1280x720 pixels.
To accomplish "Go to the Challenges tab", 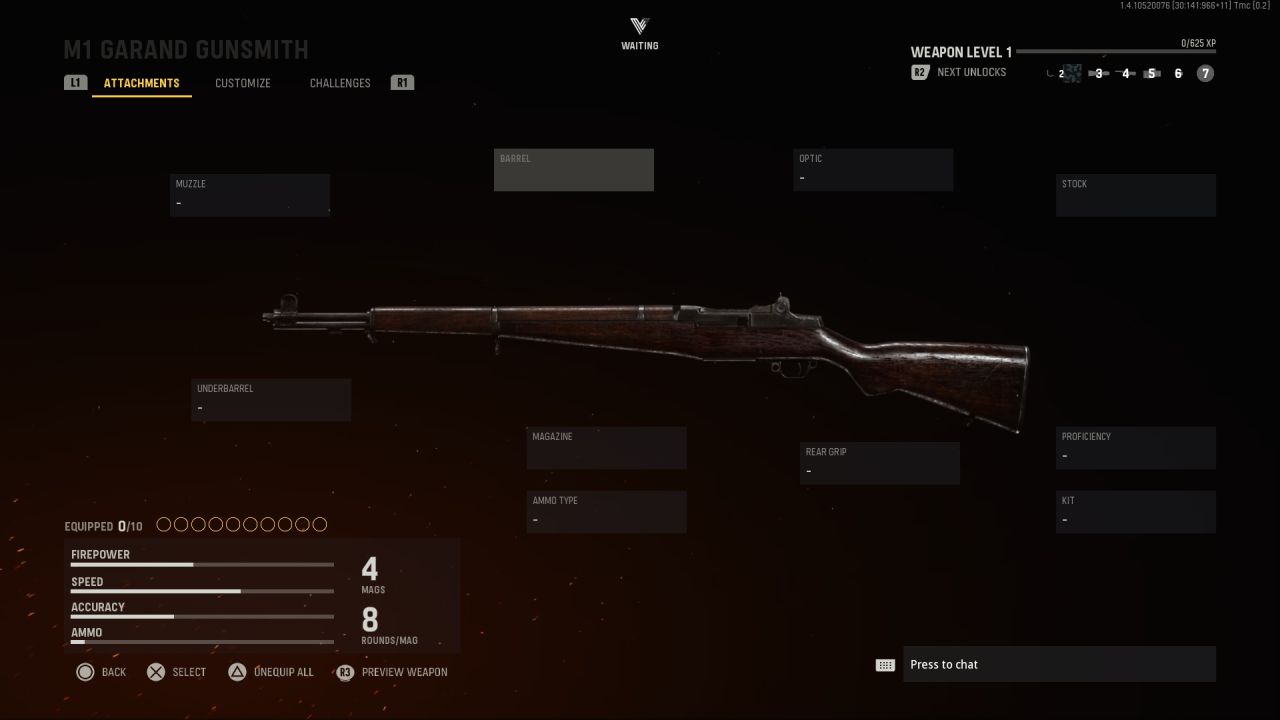I will coord(340,83).
